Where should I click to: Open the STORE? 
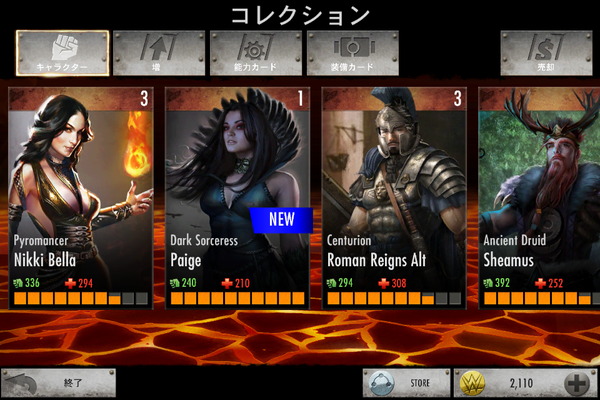405,383
